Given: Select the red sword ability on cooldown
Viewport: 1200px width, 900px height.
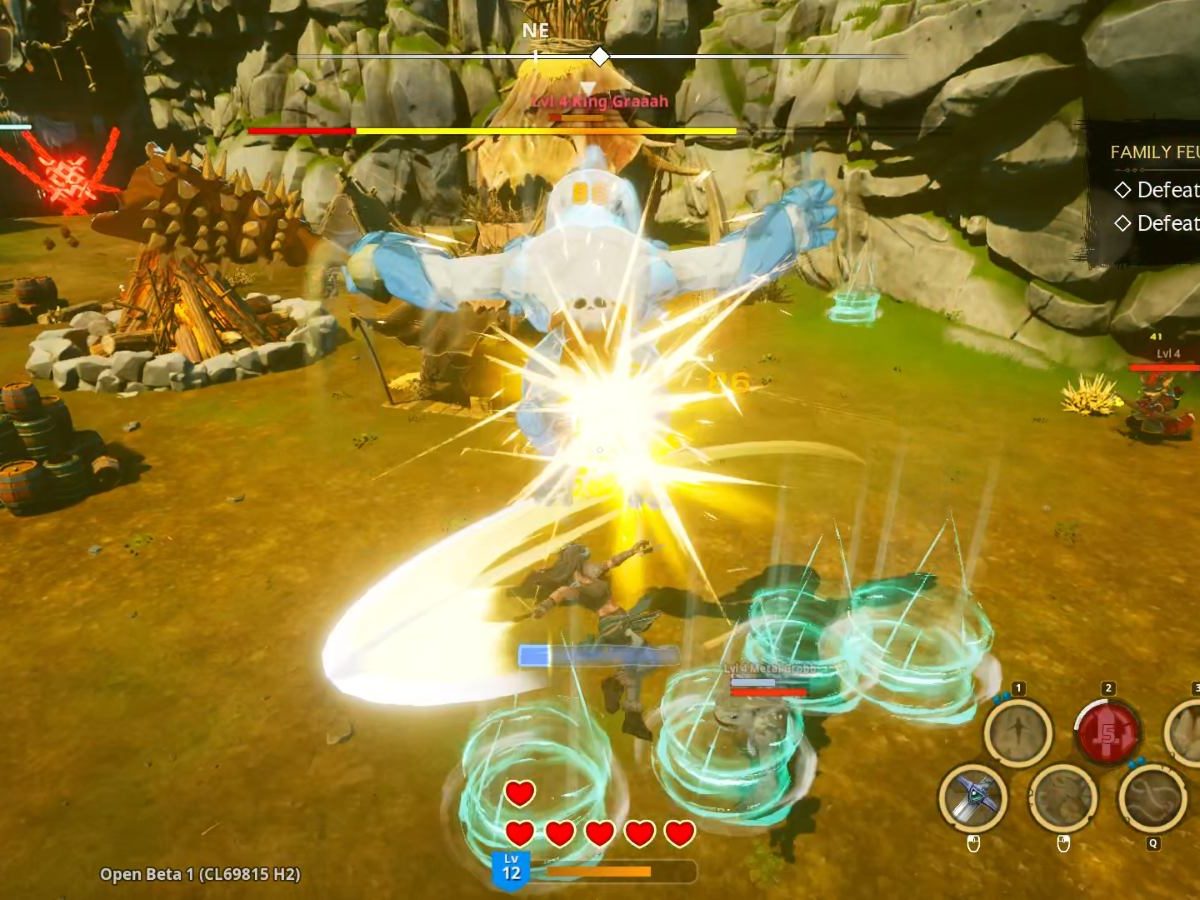Looking at the screenshot, I should [x=1107, y=733].
